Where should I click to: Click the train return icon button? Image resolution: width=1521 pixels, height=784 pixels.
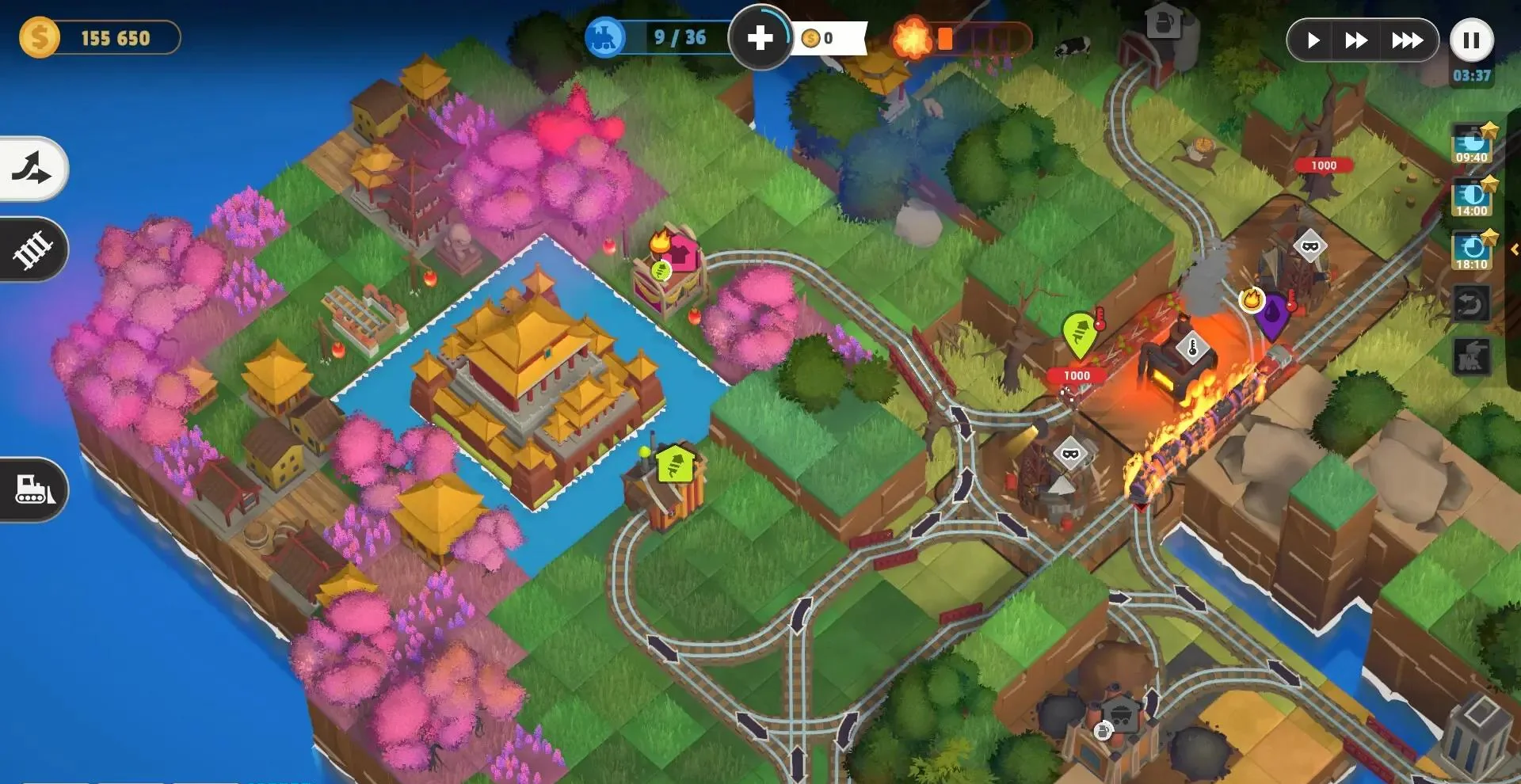pyautogui.click(x=1471, y=357)
